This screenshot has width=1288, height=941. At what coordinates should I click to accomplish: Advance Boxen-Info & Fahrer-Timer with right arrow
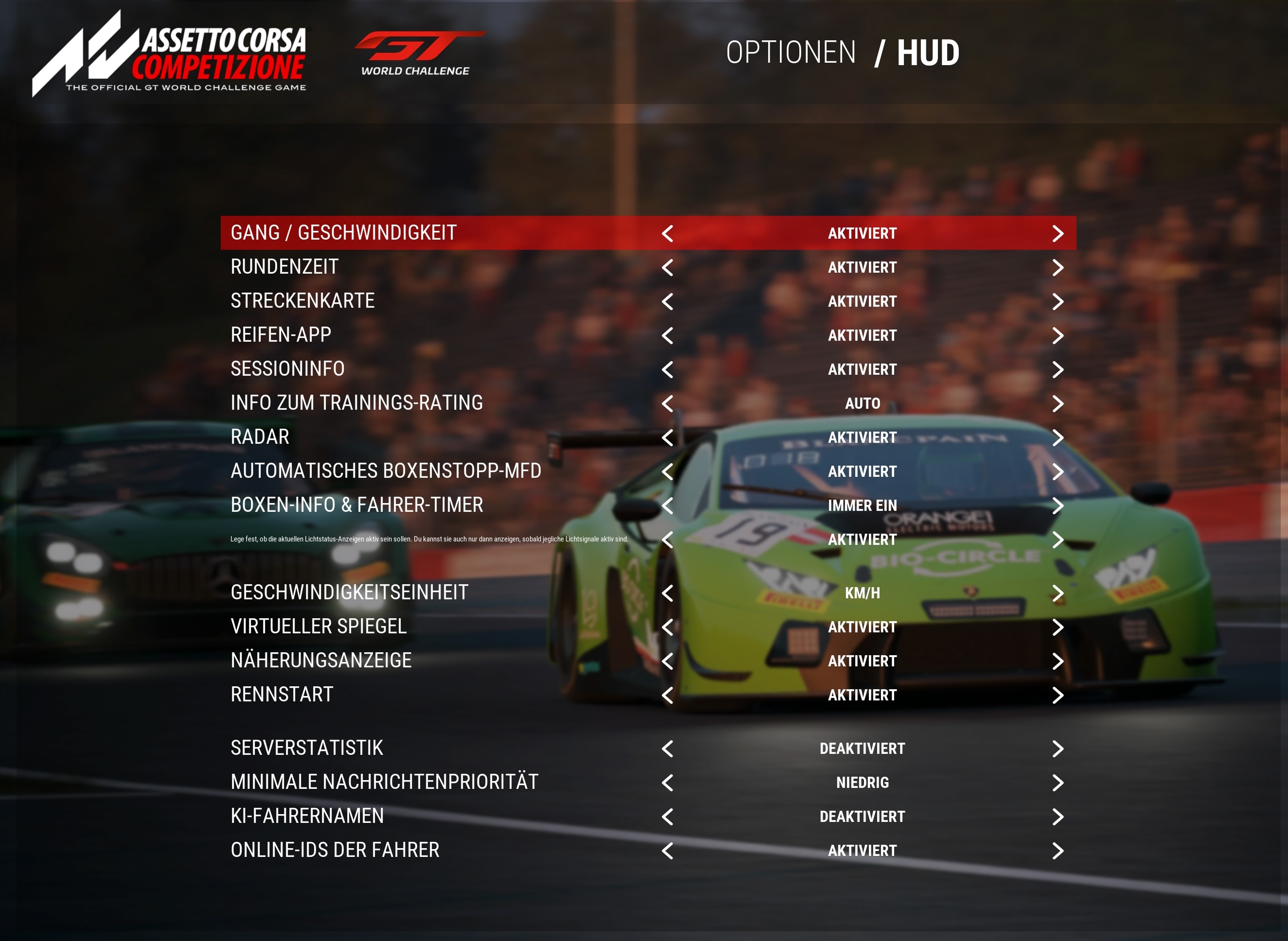pyautogui.click(x=1057, y=506)
